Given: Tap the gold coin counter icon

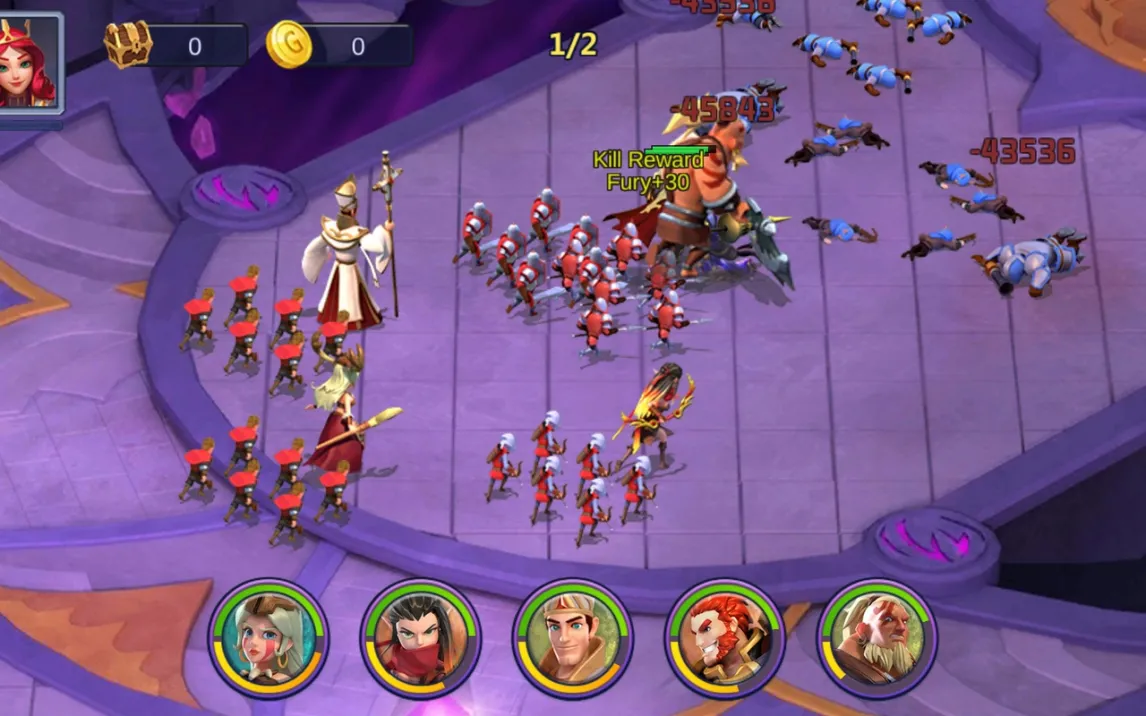Looking at the screenshot, I should pyautogui.click(x=289, y=45).
